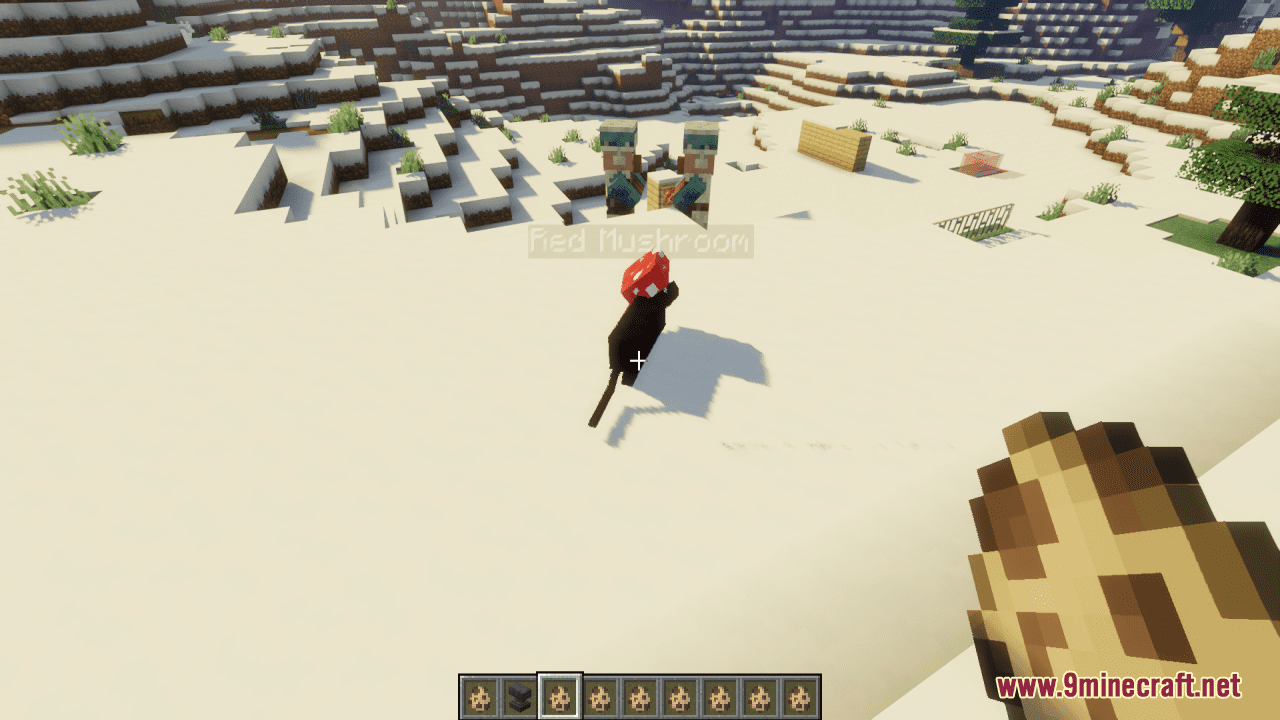Click the crosshair in the screen center
This screenshot has height=720, width=1280.
(x=638, y=359)
